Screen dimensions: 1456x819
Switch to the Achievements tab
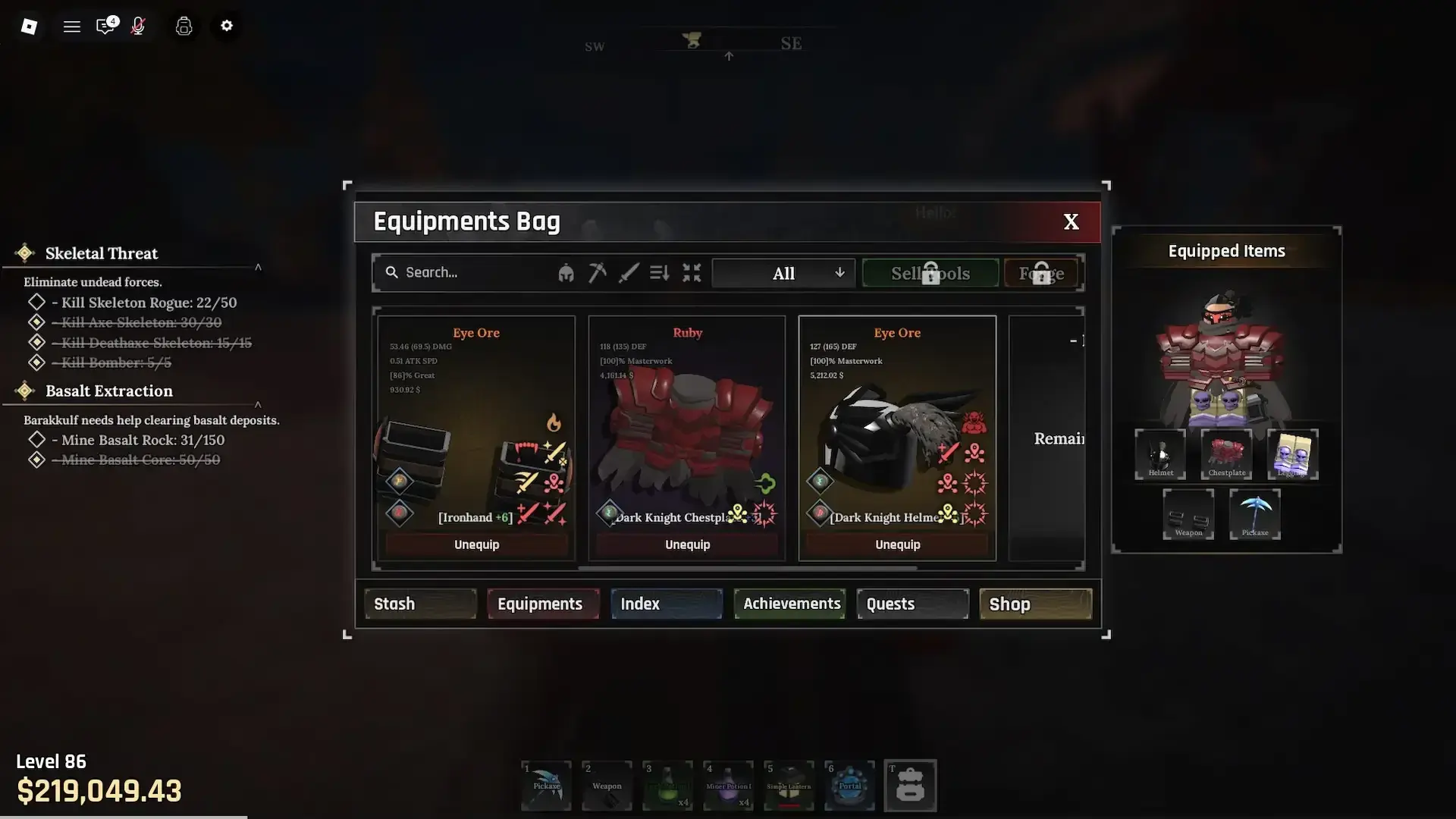tap(789, 604)
